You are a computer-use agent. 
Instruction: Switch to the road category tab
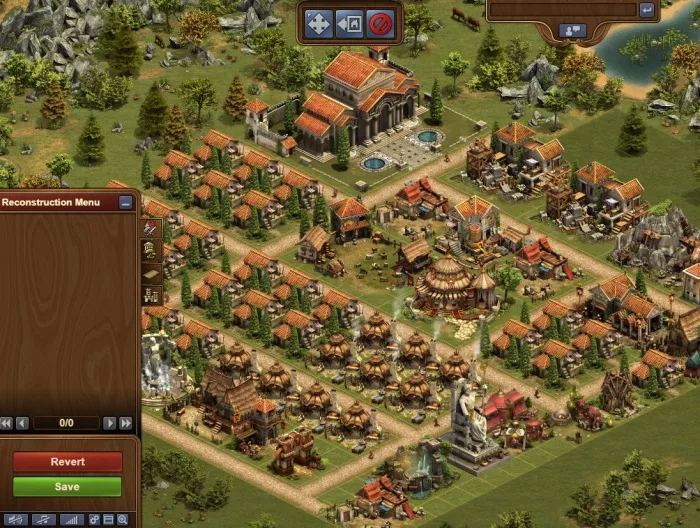click(x=151, y=273)
